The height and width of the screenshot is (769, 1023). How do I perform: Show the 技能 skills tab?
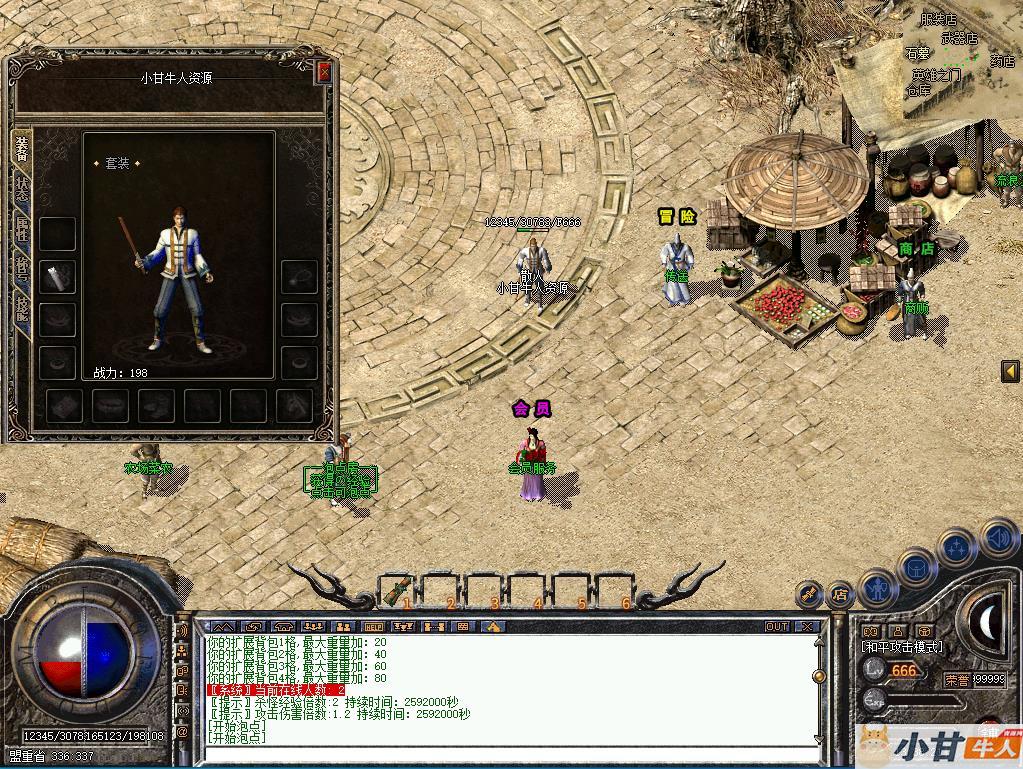pos(22,310)
